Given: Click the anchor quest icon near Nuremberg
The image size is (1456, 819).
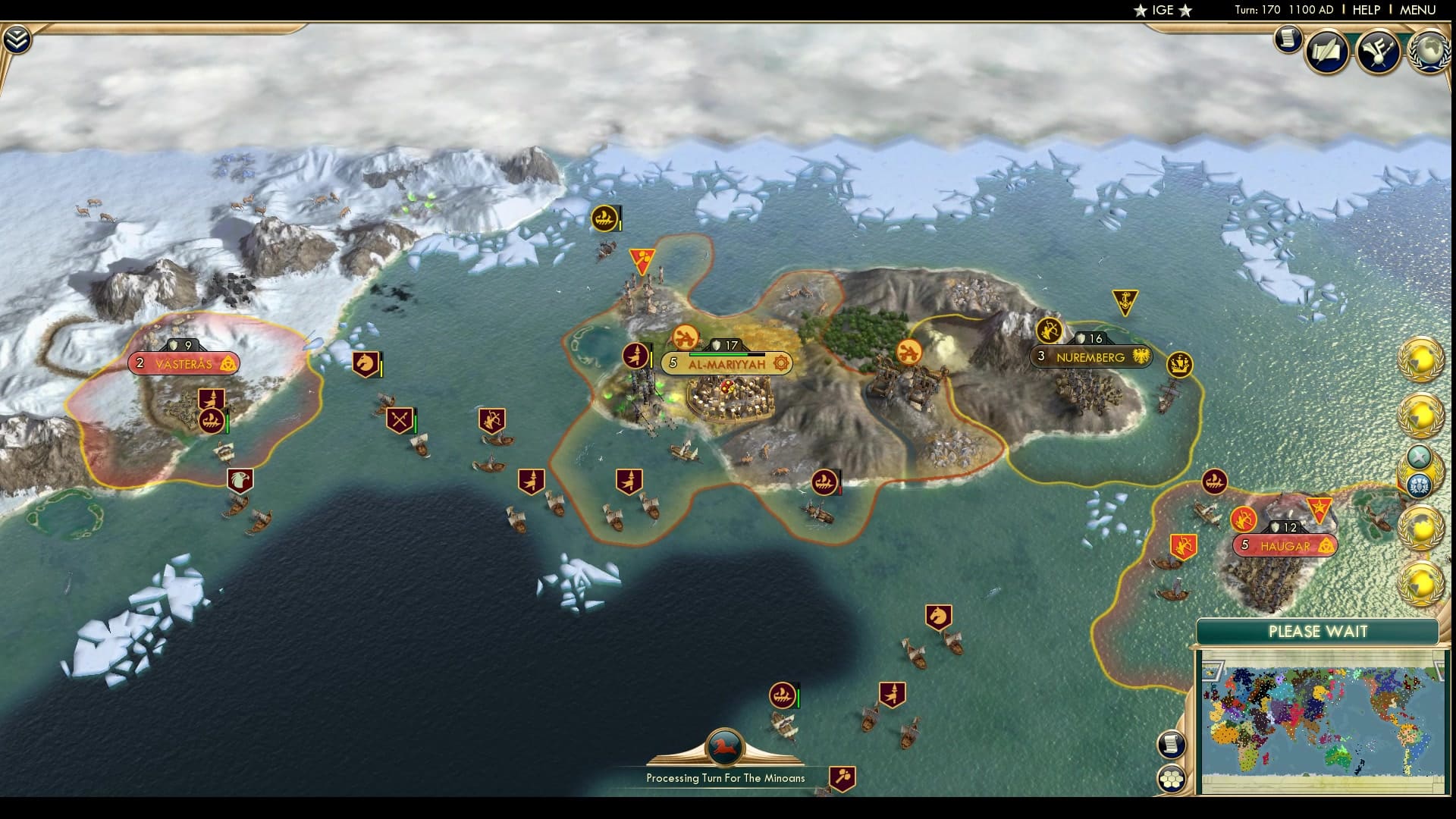Looking at the screenshot, I should coord(1125,301).
